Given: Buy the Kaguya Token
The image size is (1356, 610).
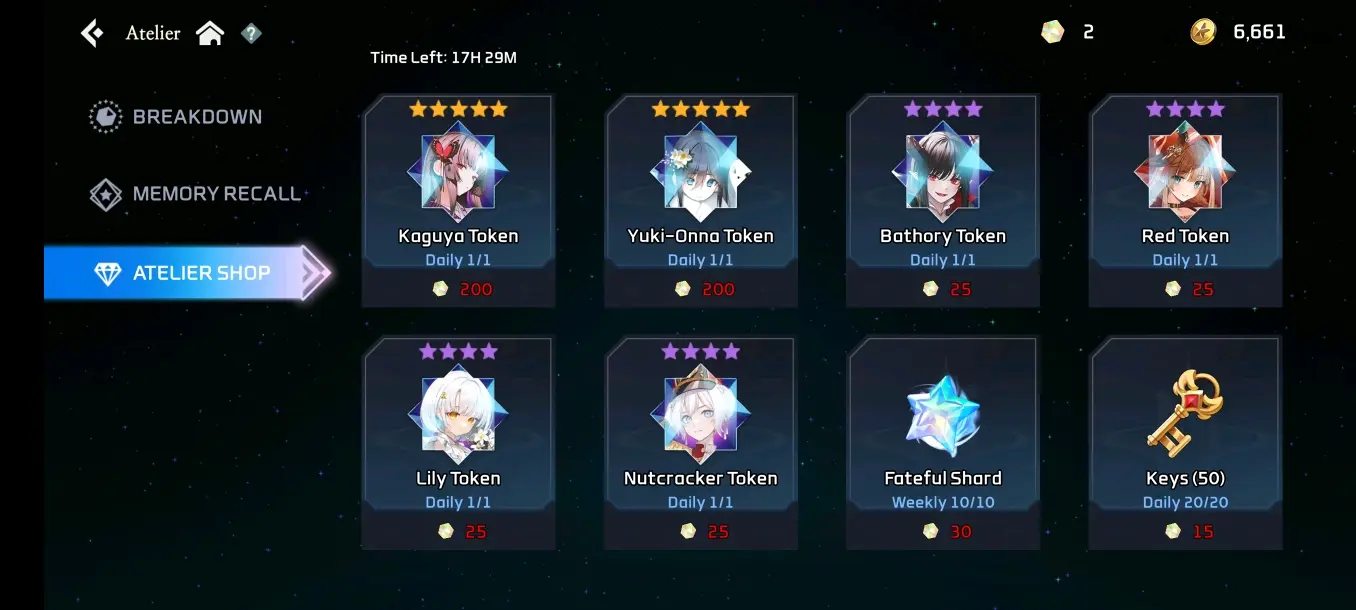Looking at the screenshot, I should point(458,200).
